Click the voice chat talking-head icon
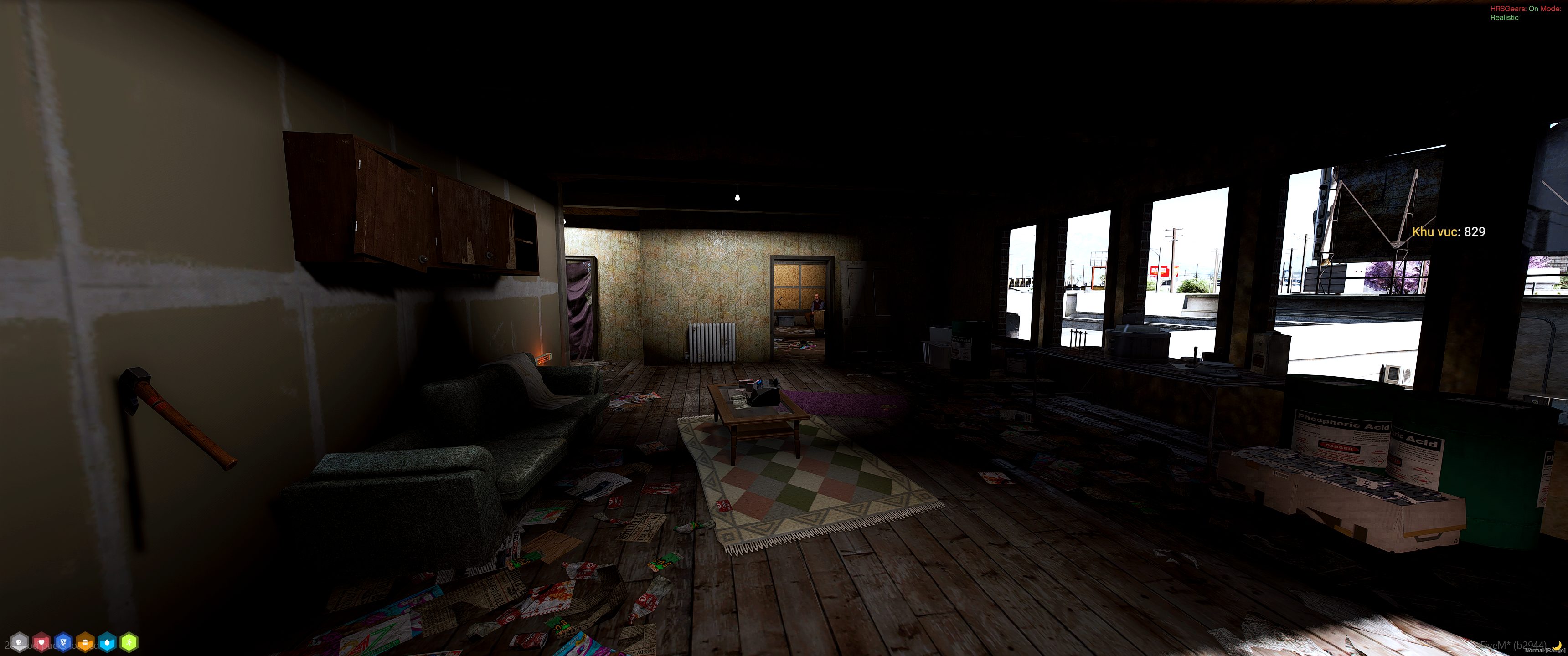The height and width of the screenshot is (656, 1568). pyautogui.click(x=20, y=642)
